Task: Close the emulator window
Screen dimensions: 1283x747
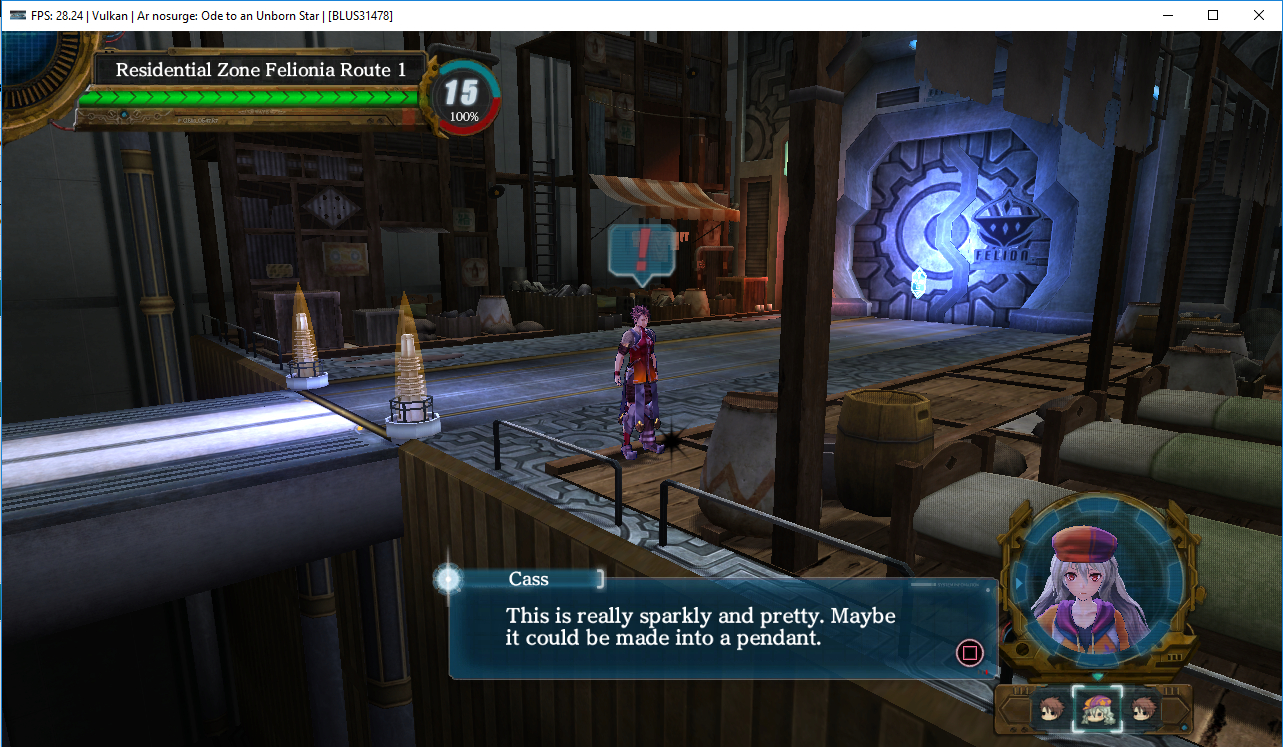Action: coord(1258,15)
